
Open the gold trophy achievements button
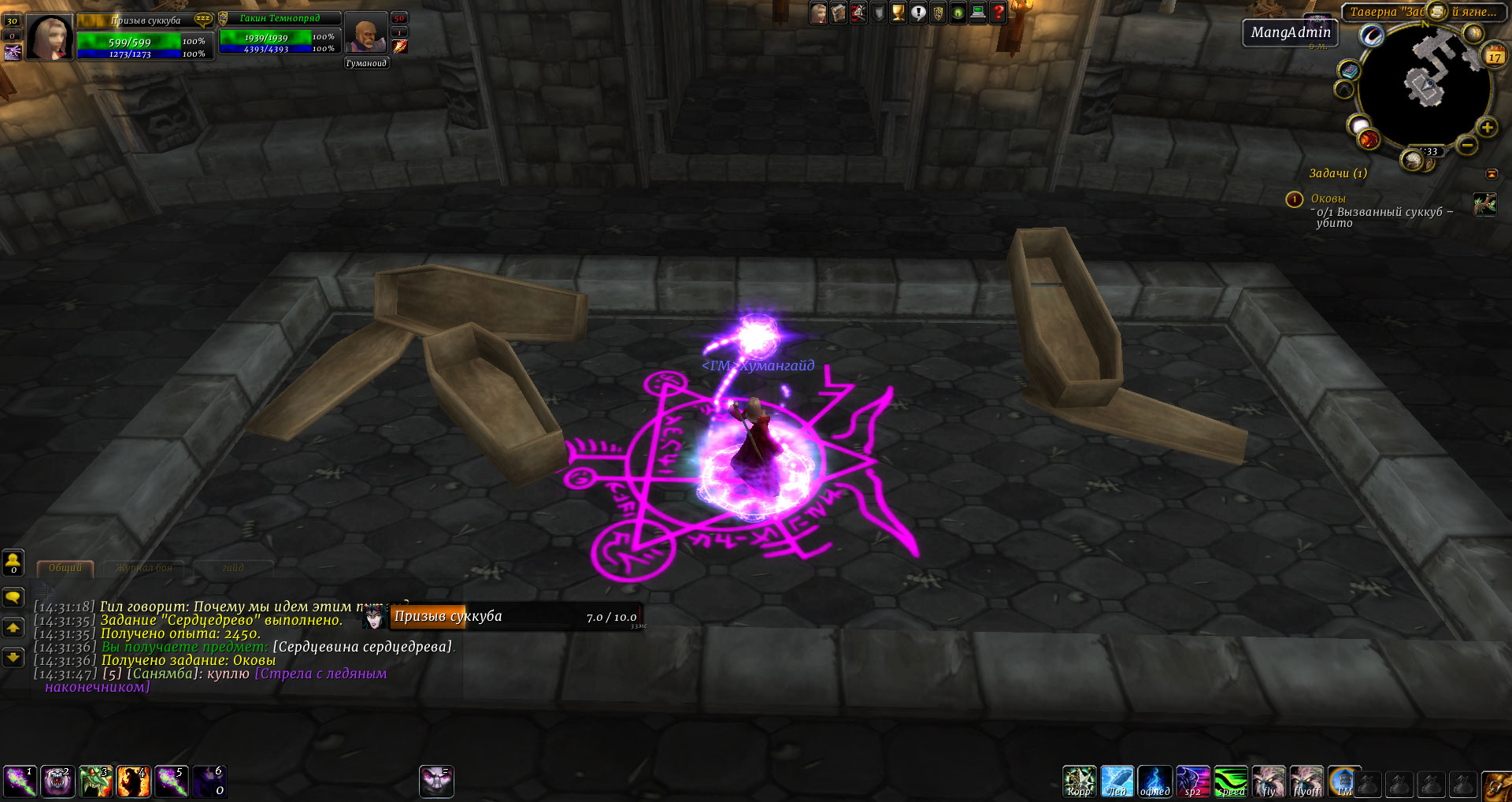point(898,13)
